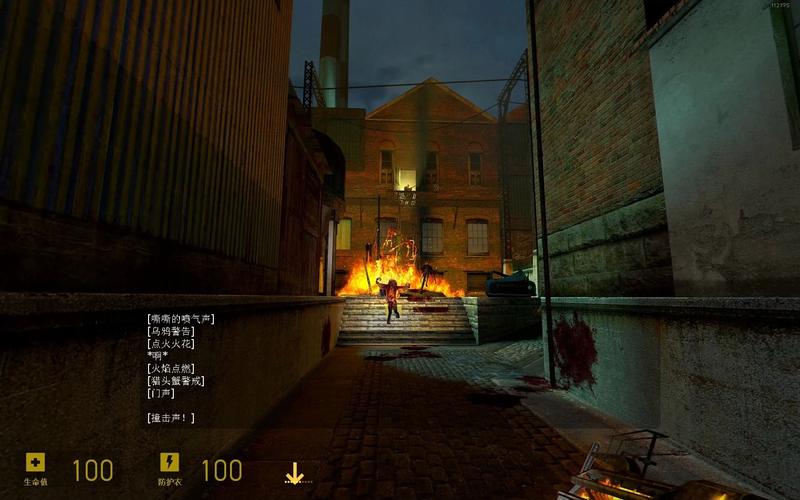Click the suit armor lightning bolt icon
The width and height of the screenshot is (800, 500).
tap(169, 462)
